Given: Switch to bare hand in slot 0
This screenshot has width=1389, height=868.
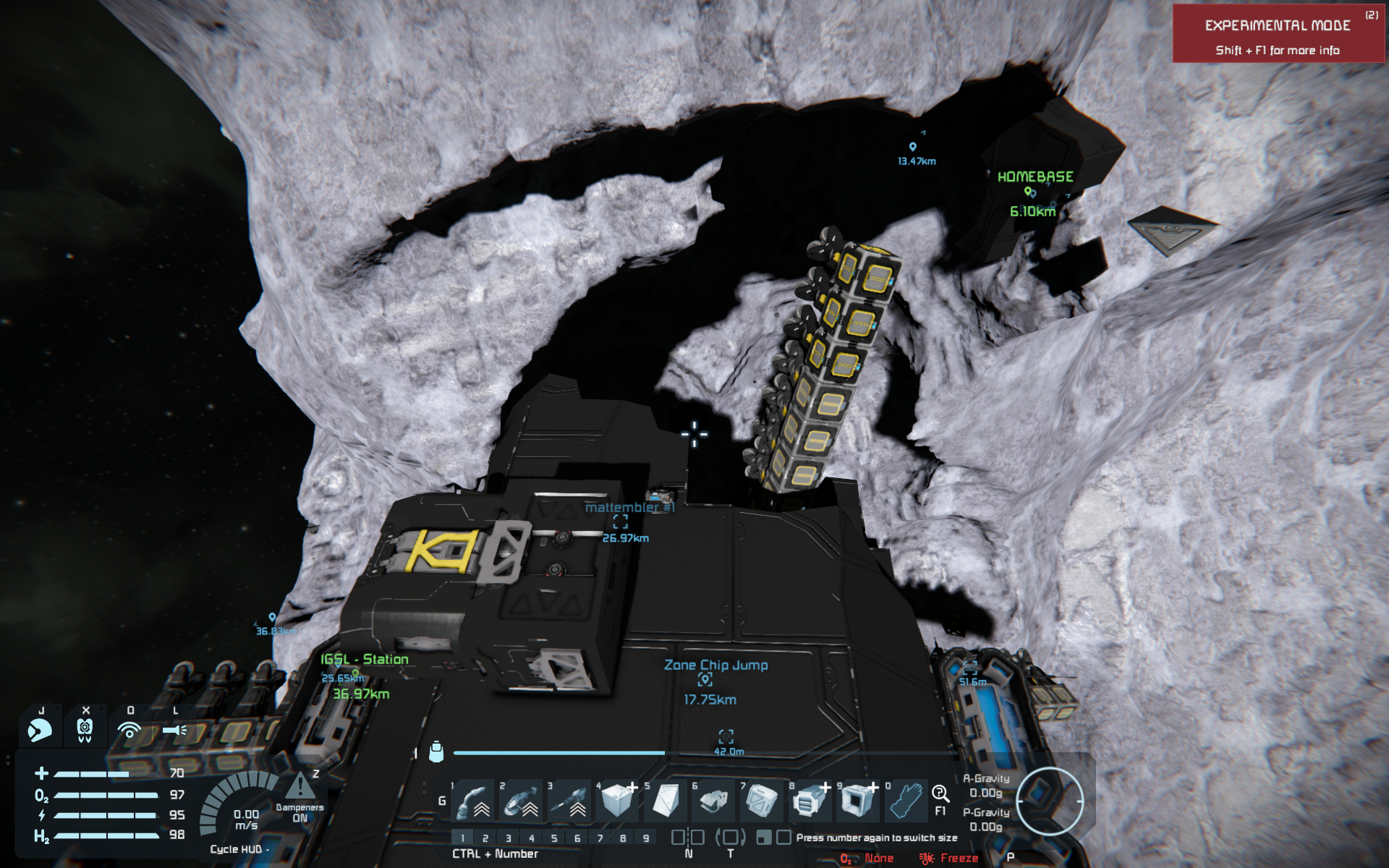Looking at the screenshot, I should (905, 801).
